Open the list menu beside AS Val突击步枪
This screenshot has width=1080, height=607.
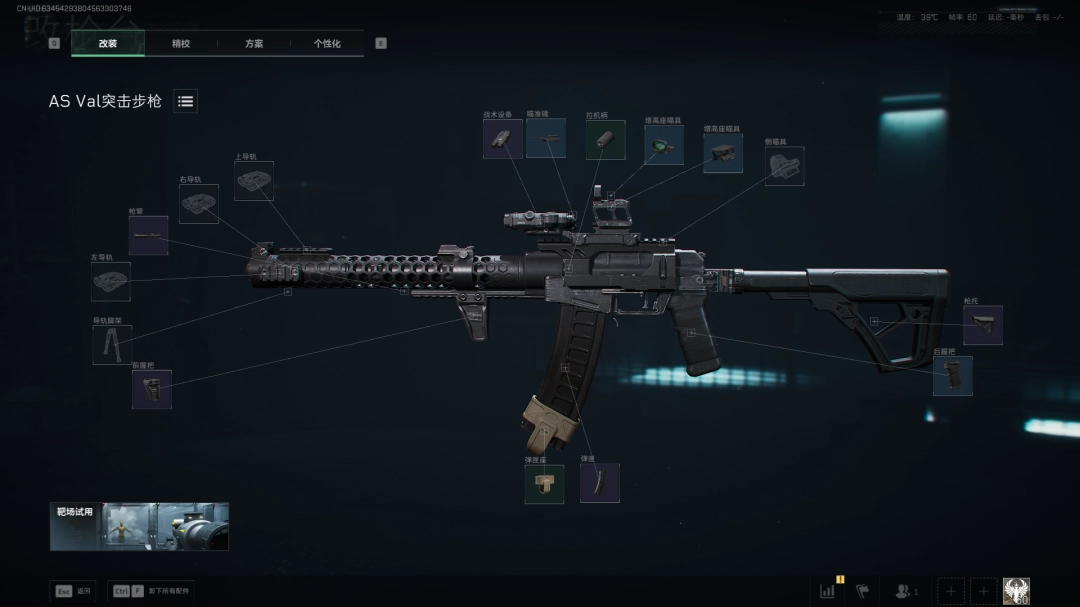(x=186, y=101)
